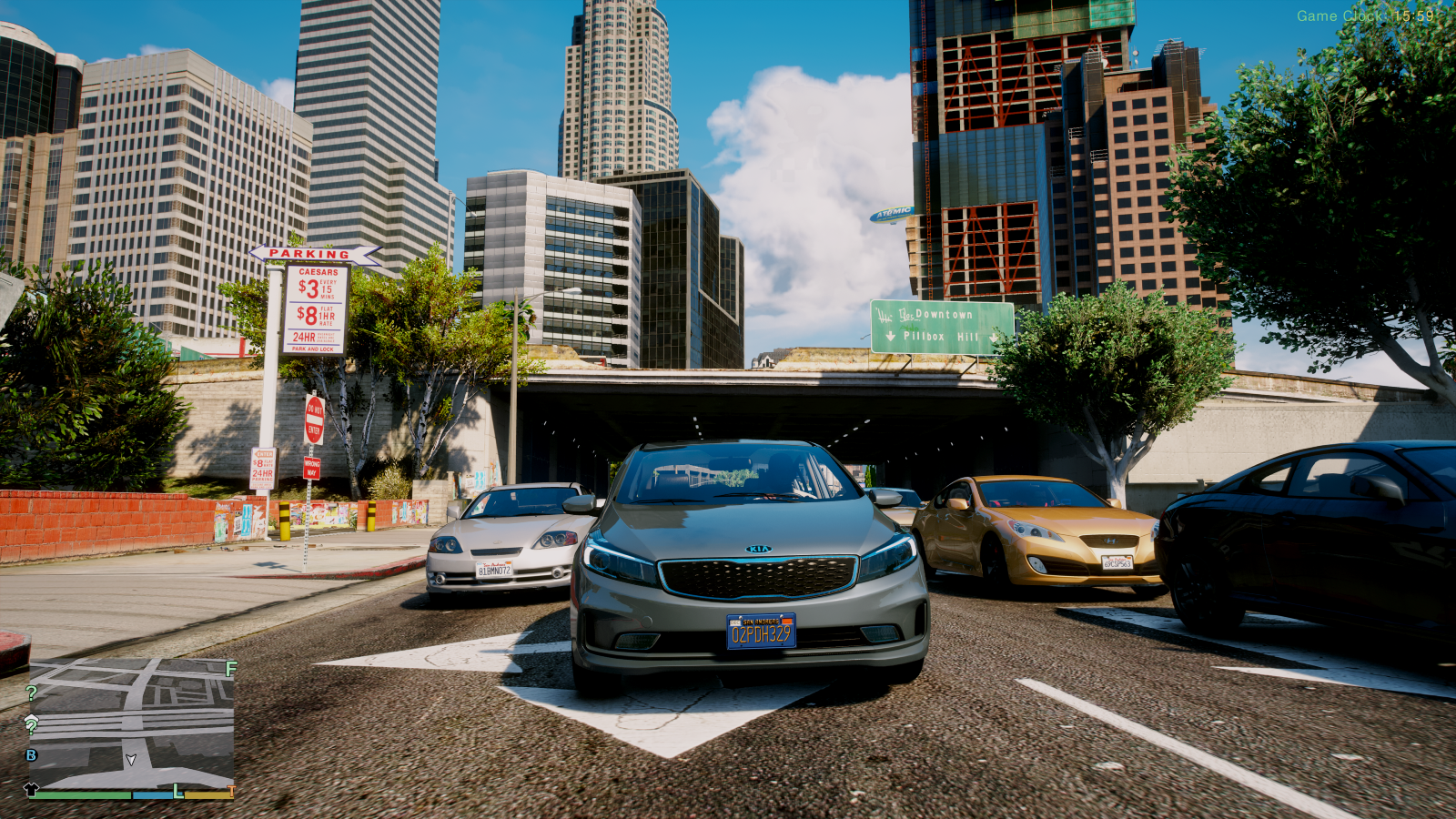Select the green L blip on the minimap
Image resolution: width=1456 pixels, height=819 pixels.
click(178, 792)
